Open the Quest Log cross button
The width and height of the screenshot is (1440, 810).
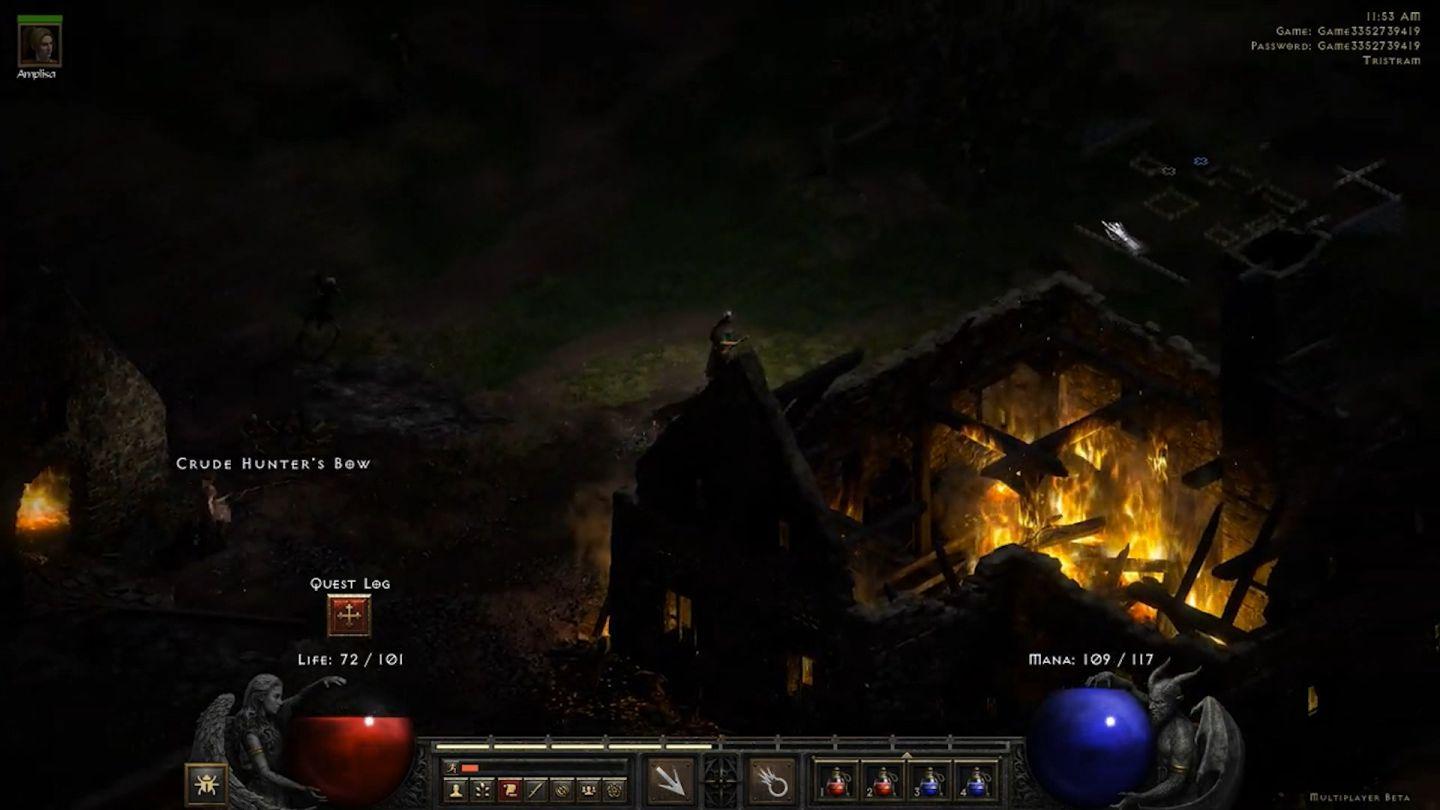click(x=349, y=616)
